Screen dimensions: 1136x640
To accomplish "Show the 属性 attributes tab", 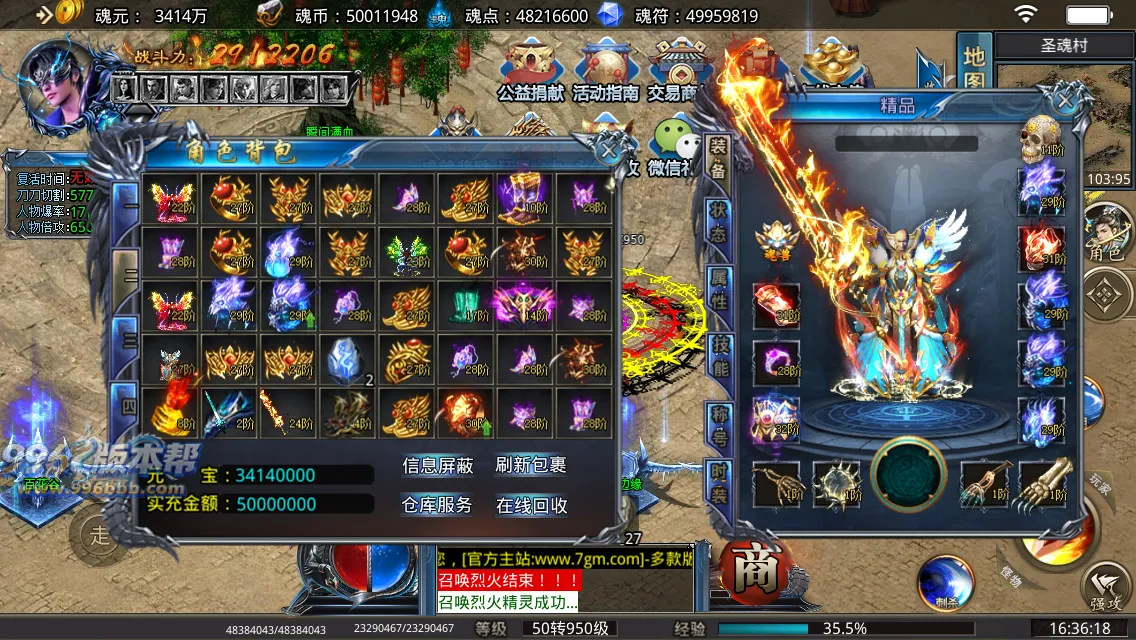I will click(718, 288).
